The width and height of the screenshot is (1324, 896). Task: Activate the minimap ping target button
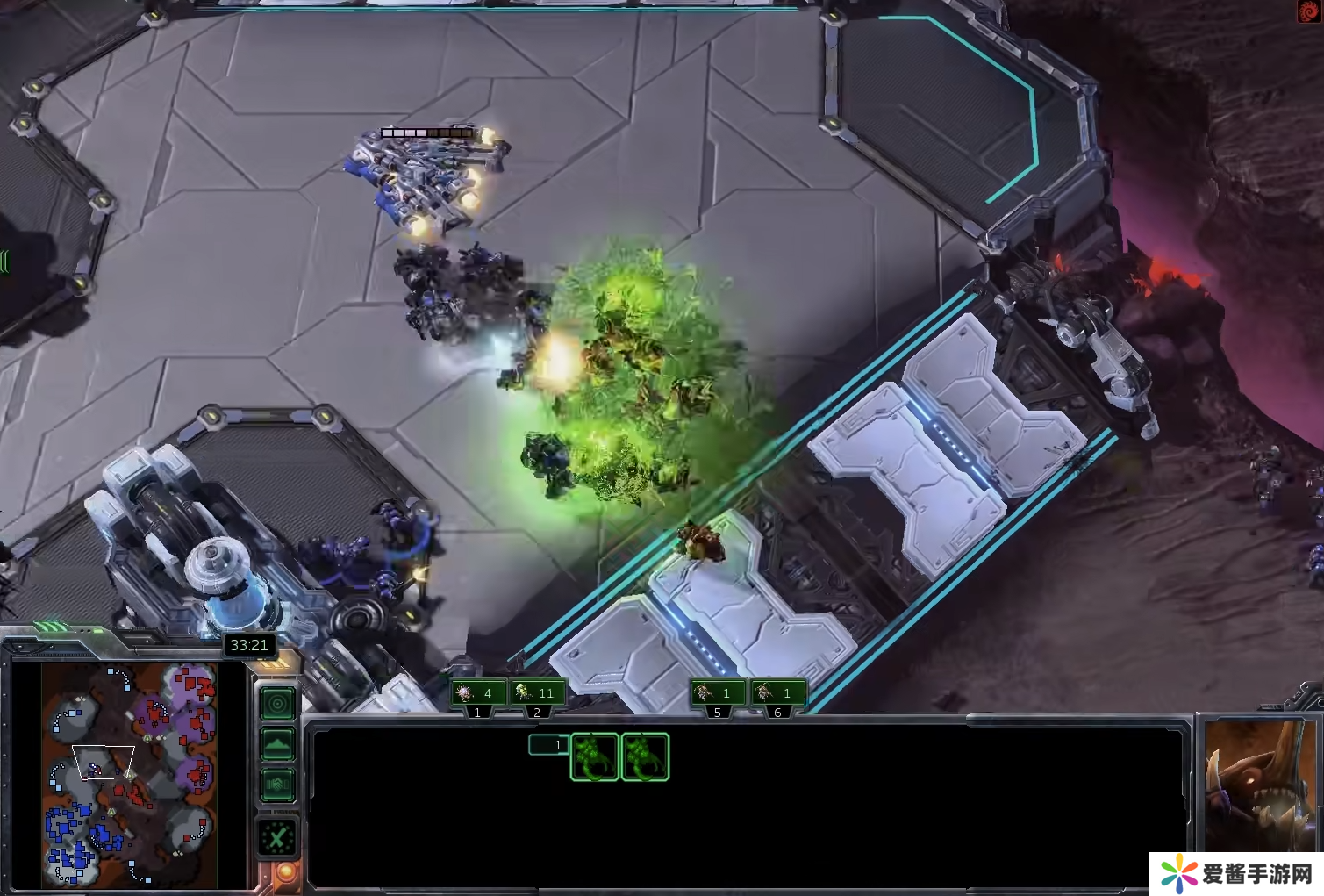pos(278,704)
